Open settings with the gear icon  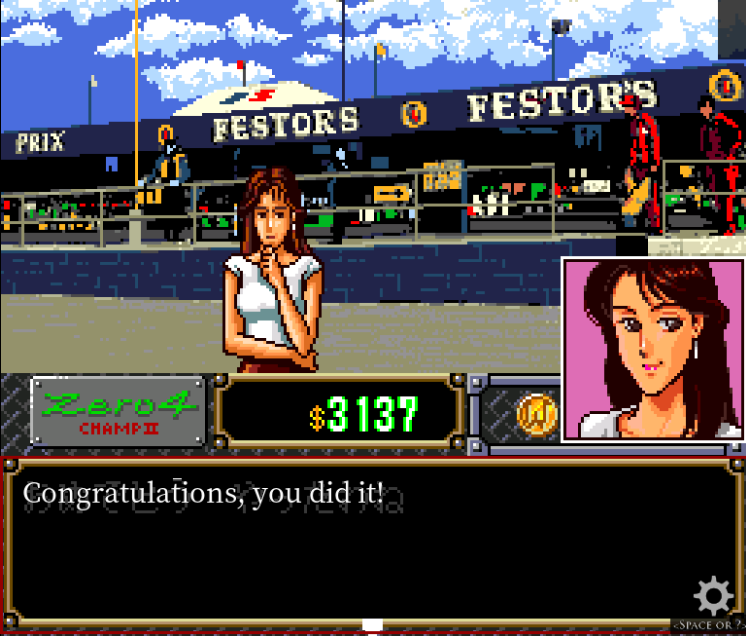coord(713,596)
